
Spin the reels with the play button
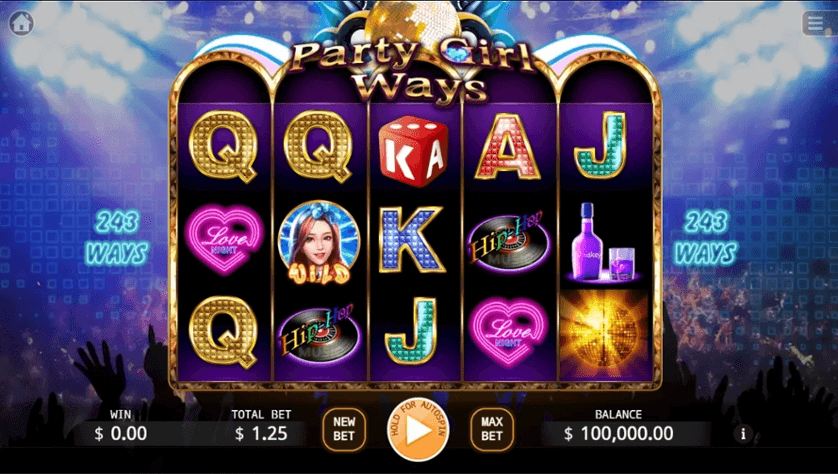coord(418,430)
